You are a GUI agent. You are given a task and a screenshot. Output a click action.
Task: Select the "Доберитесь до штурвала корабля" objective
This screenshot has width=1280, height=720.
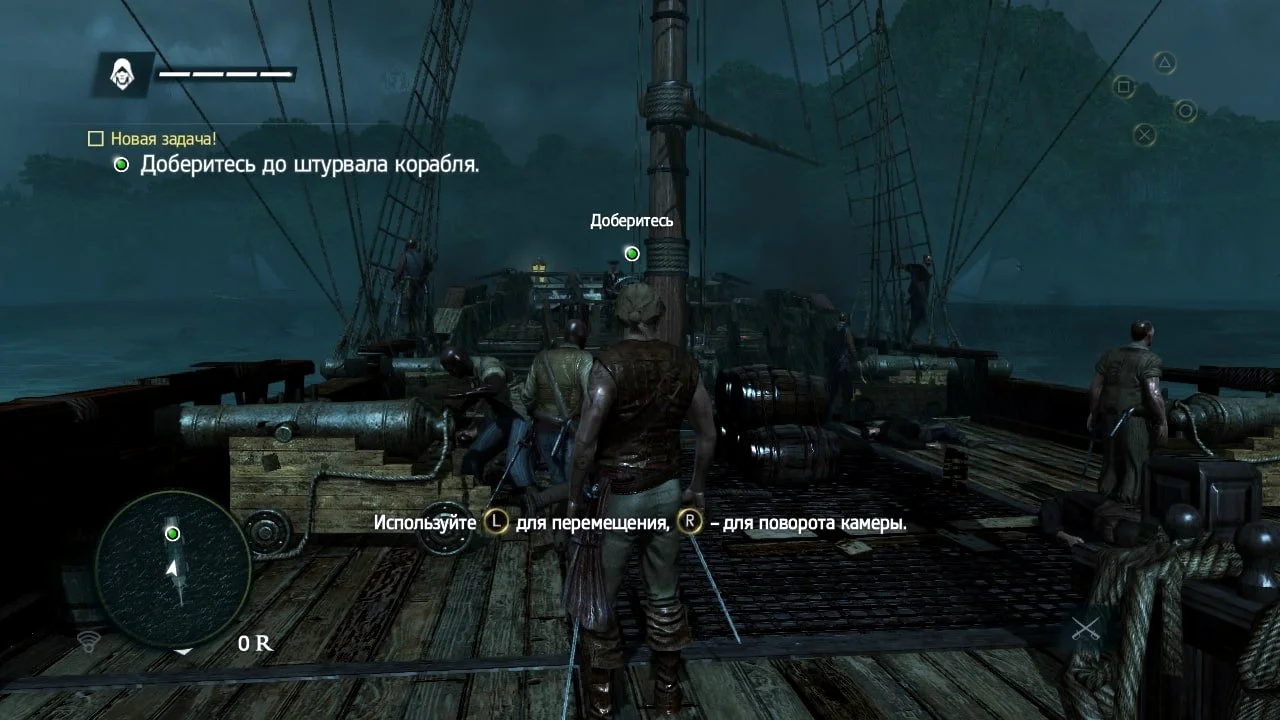click(309, 165)
